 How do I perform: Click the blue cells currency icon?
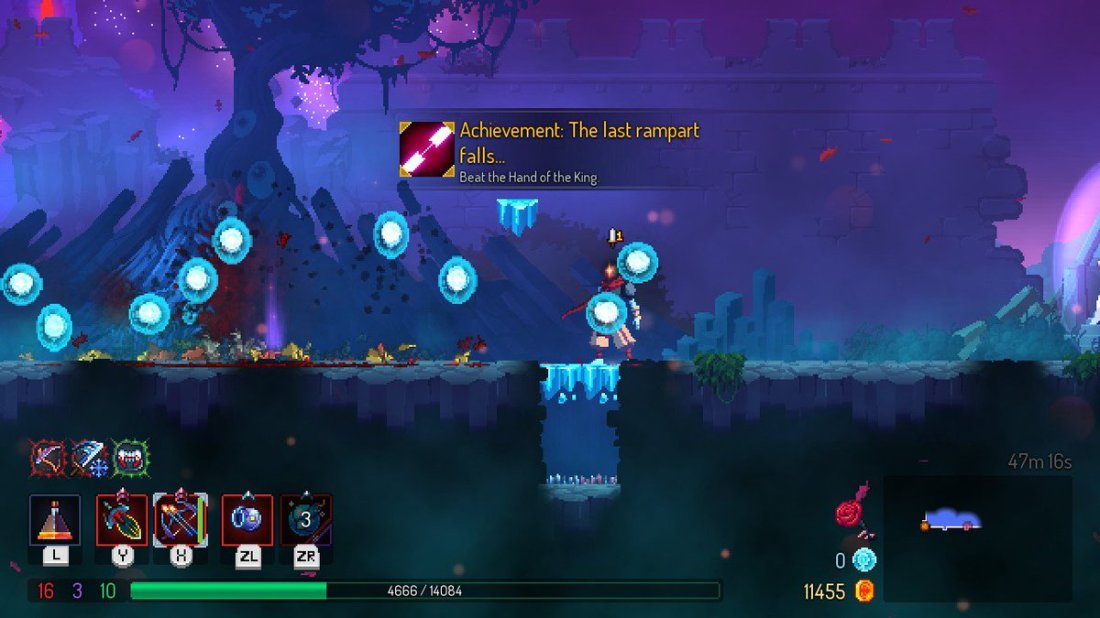pyautogui.click(x=864, y=560)
